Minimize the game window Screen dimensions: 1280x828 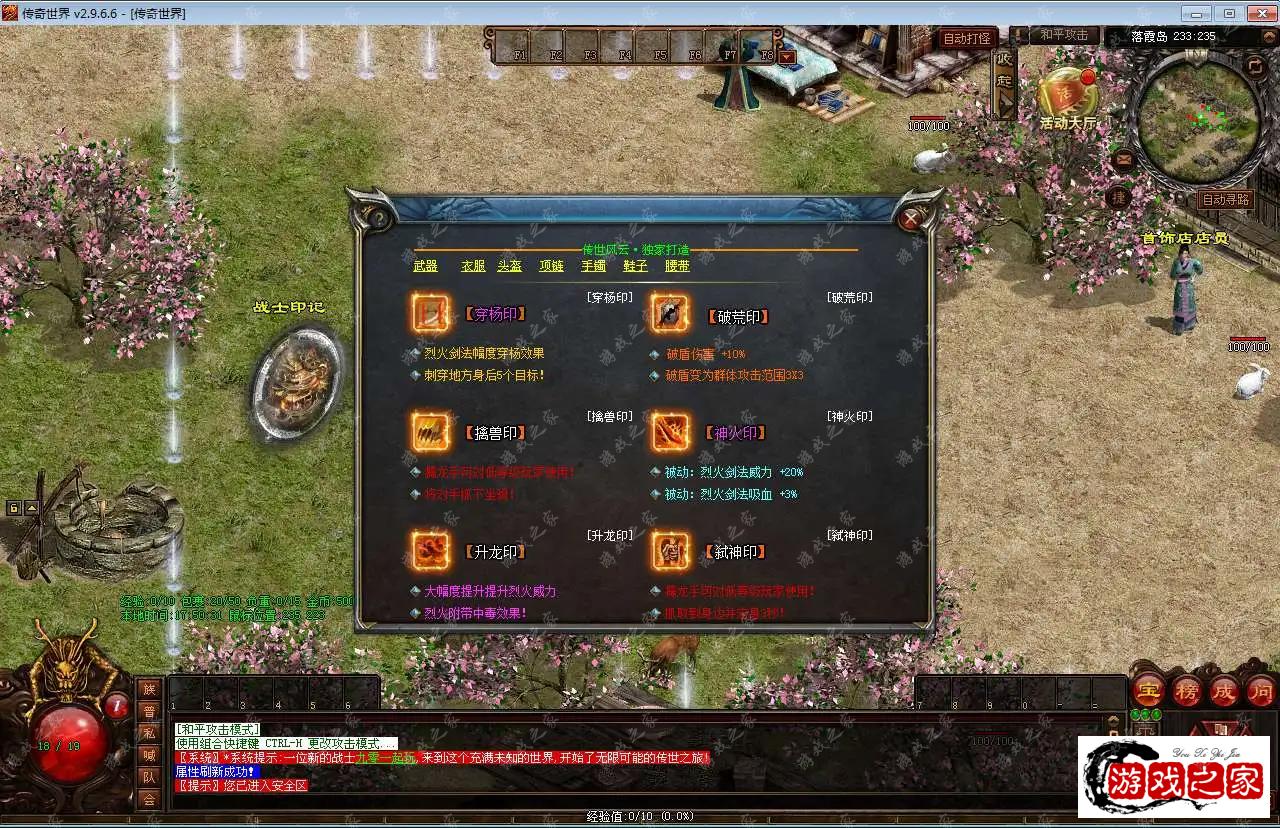1197,13
